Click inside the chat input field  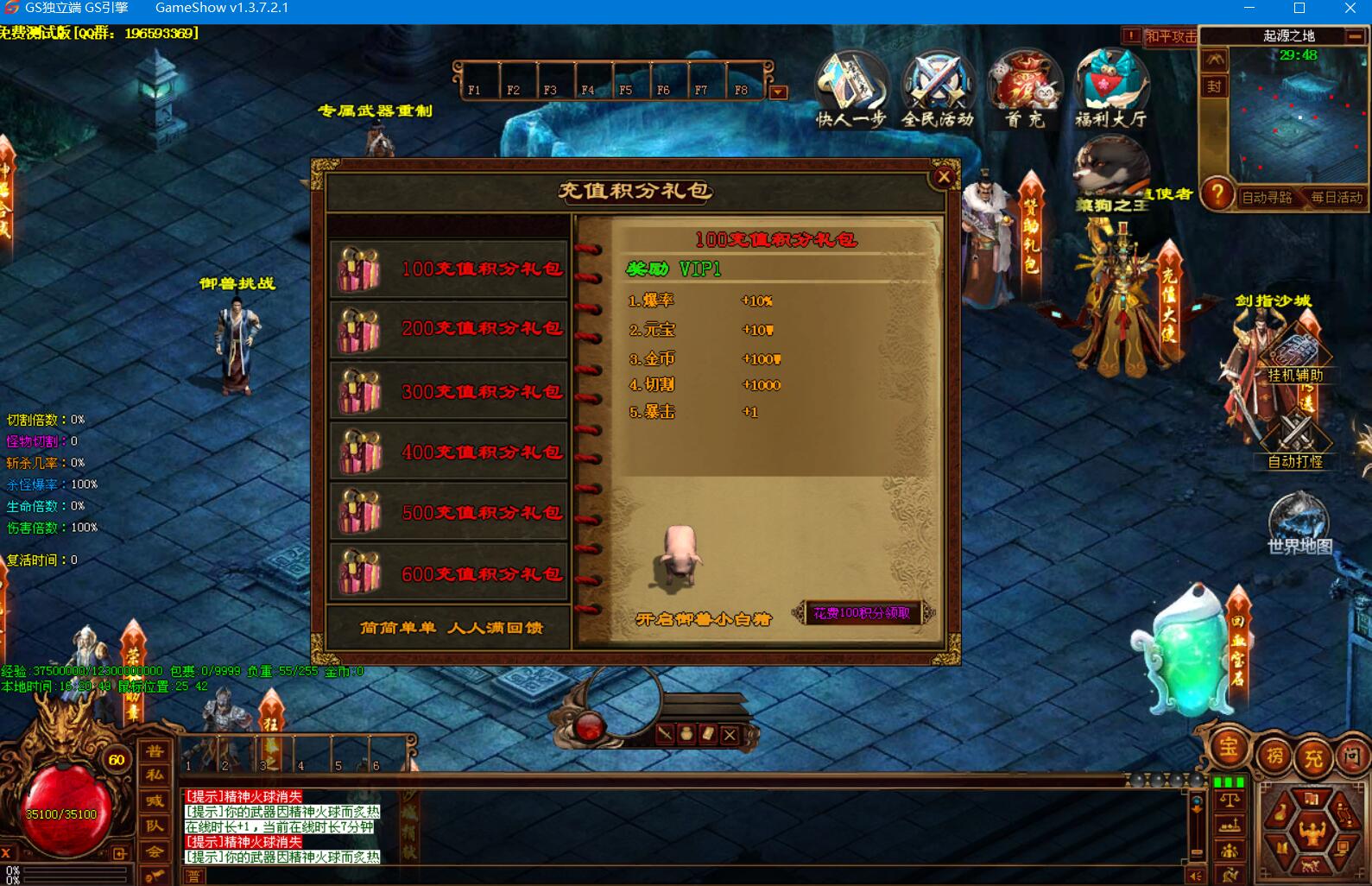coord(604,874)
